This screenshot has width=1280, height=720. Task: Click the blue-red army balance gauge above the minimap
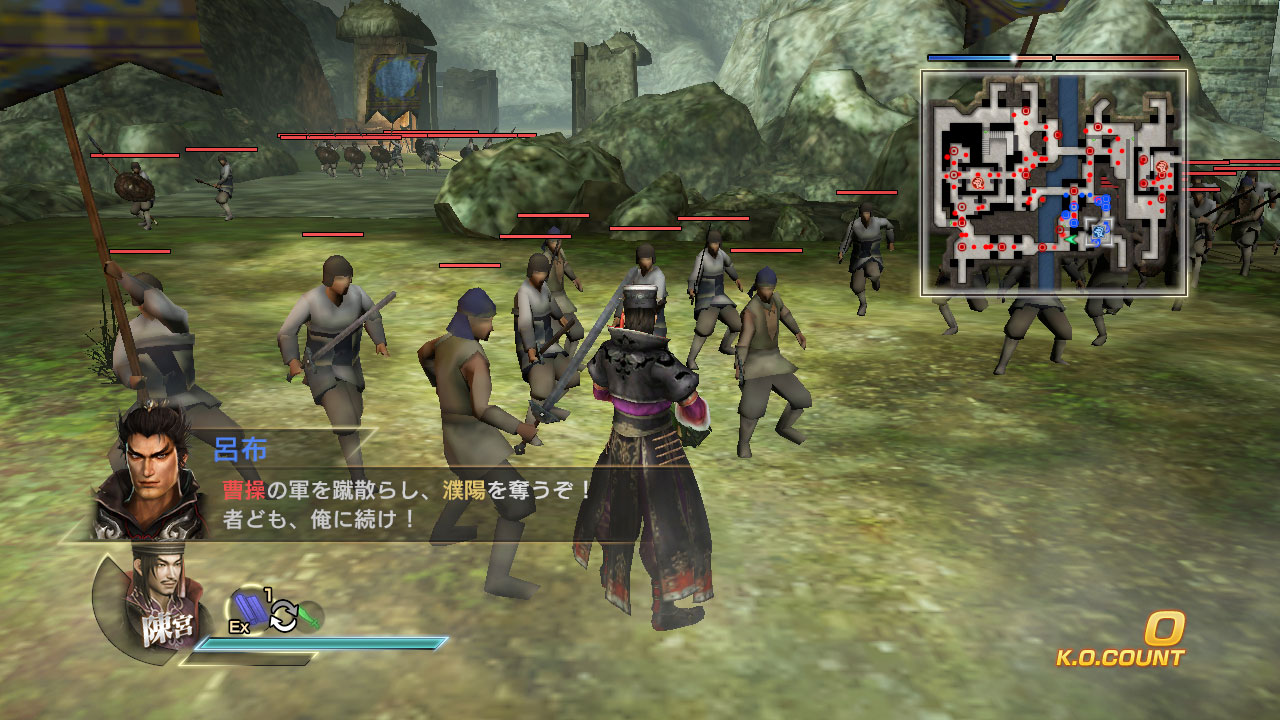tap(990, 57)
